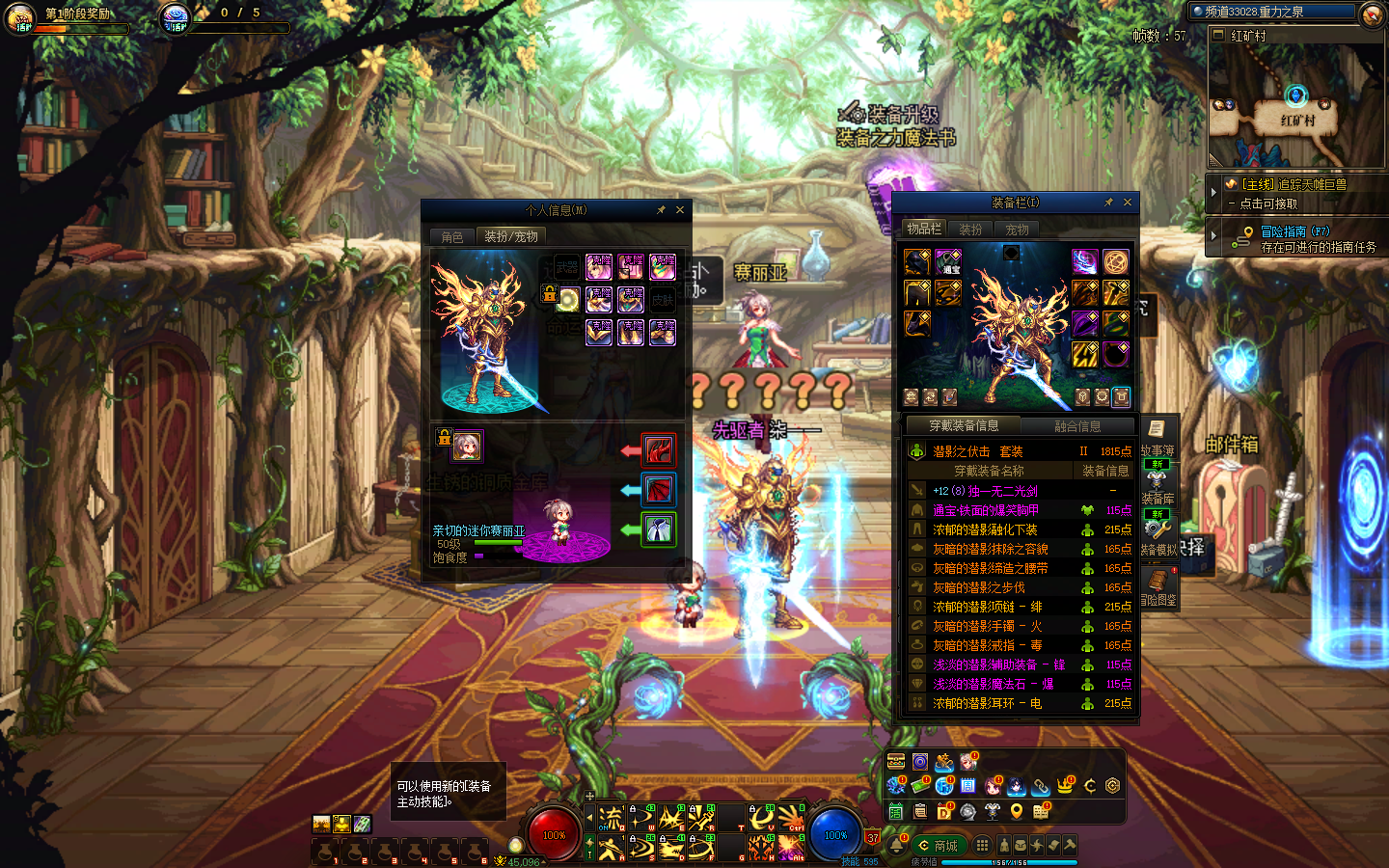Close the 个人信息 character info window

coord(680,209)
